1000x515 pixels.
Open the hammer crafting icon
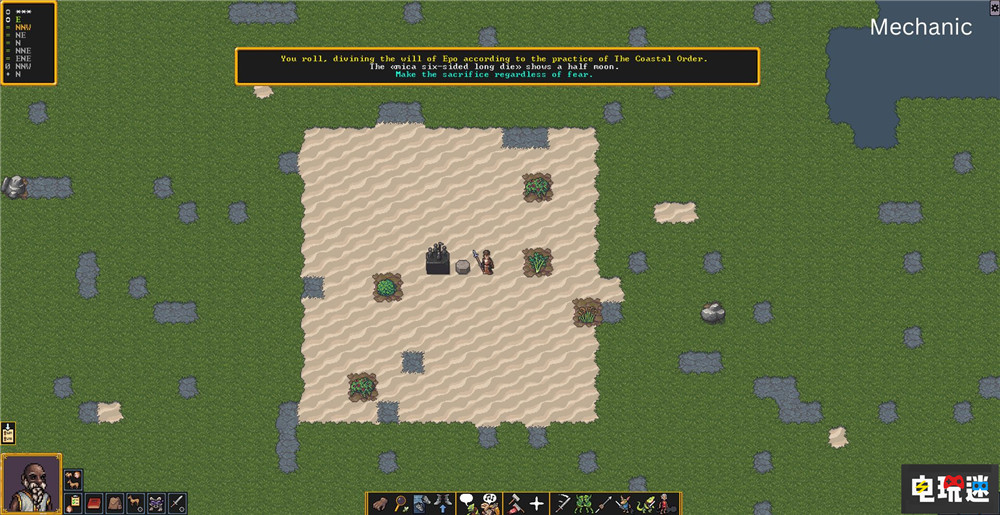514,503
